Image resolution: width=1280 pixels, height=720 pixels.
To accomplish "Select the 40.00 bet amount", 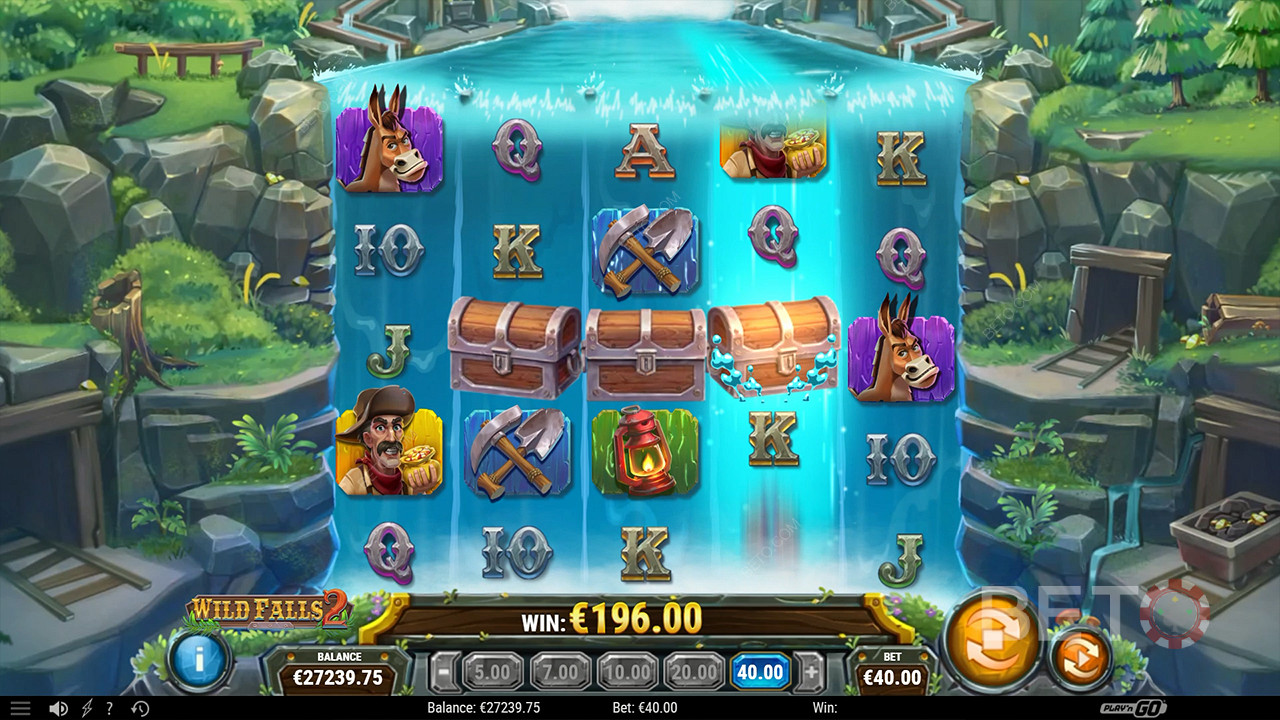I will [x=761, y=672].
